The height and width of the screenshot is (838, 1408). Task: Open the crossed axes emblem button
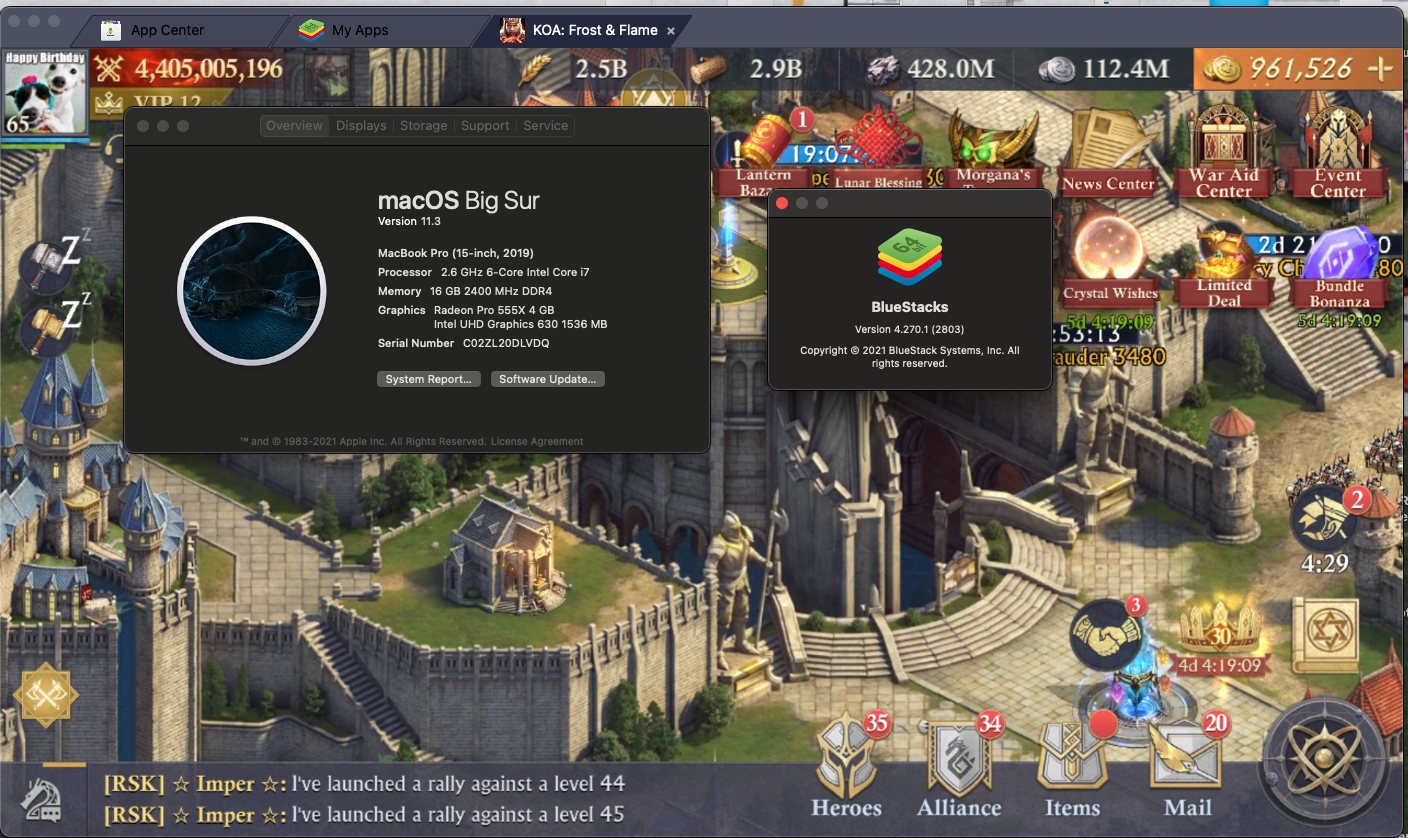coord(46,695)
